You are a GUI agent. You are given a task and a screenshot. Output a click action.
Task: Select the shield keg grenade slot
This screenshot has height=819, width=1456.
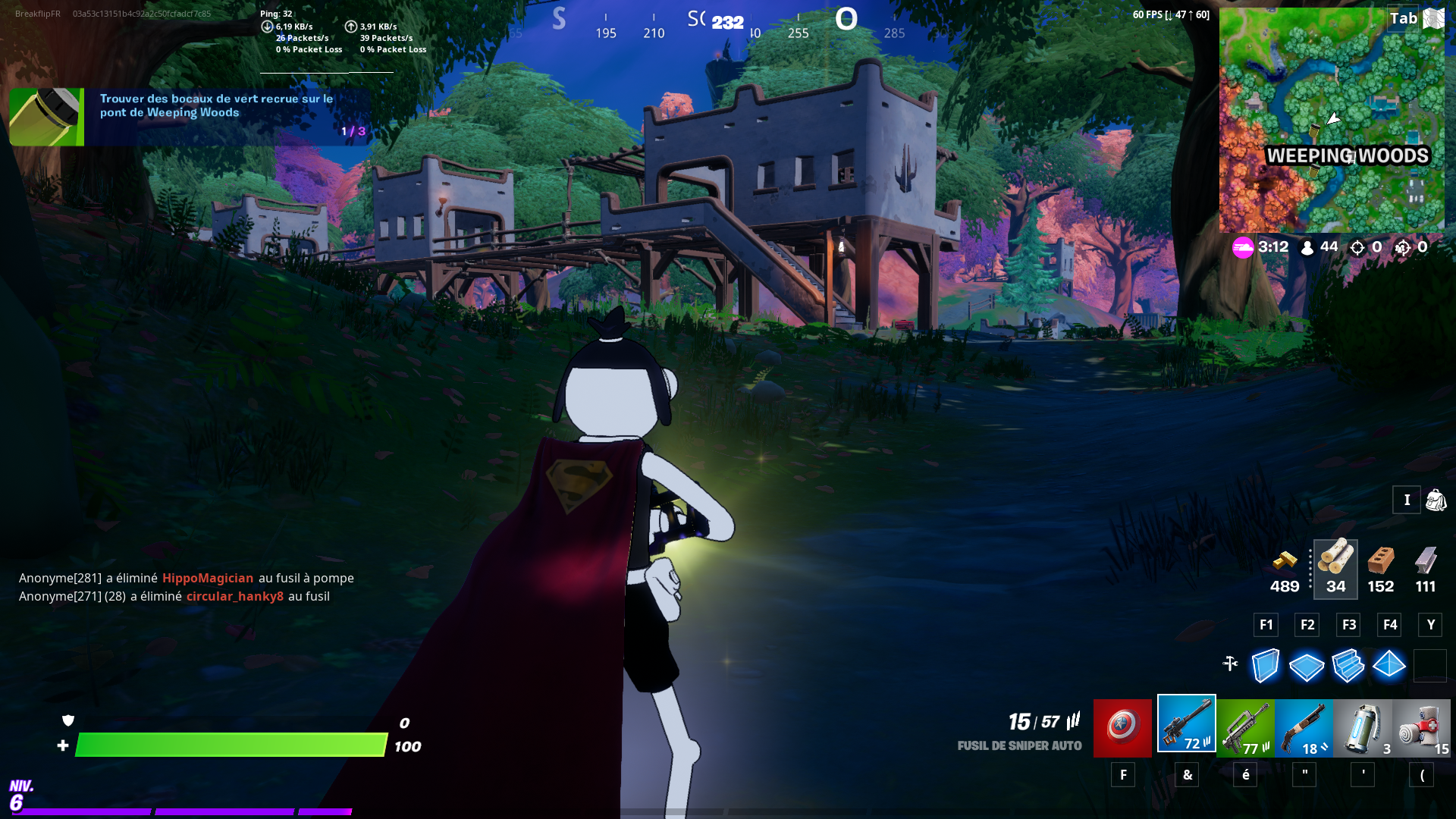(1362, 728)
